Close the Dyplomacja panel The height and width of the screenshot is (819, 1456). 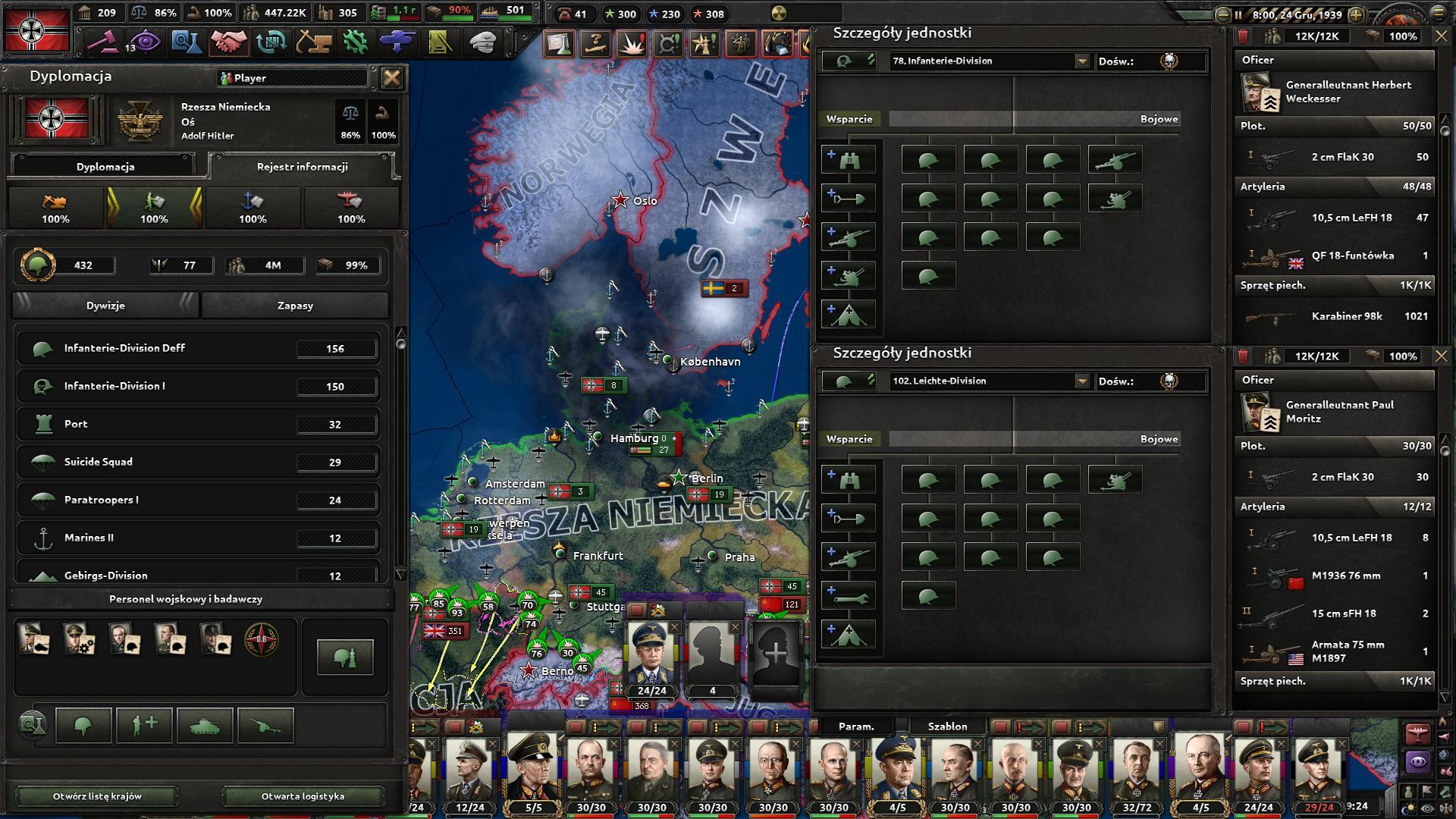tap(391, 77)
